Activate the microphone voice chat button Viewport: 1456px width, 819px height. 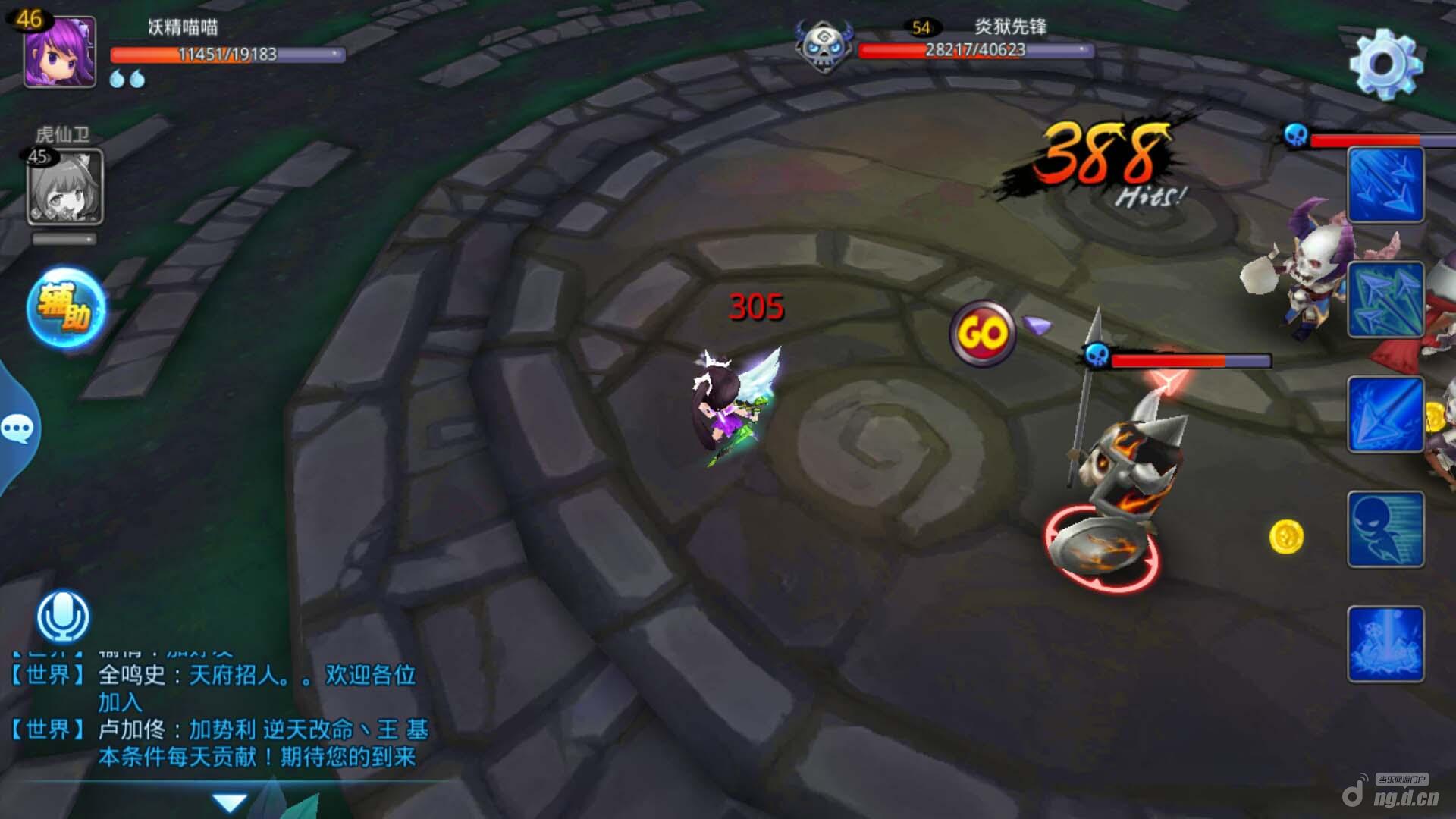point(63,617)
